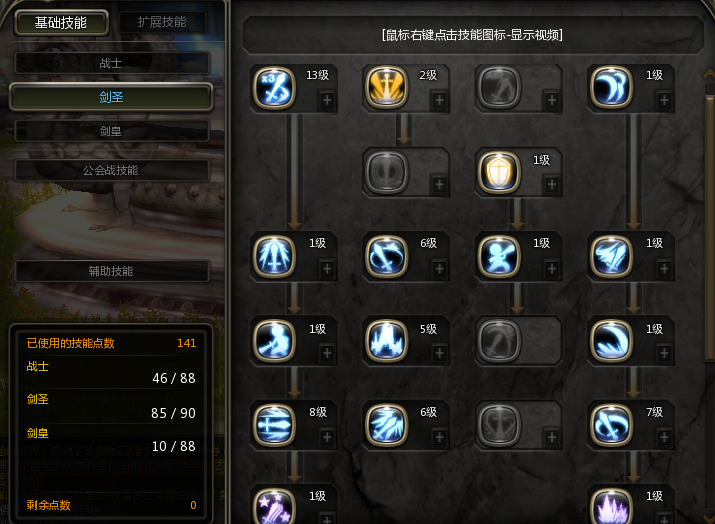The image size is (715, 524).
Task: Switch to the 基础技能 tab
Action: [x=60, y=22]
